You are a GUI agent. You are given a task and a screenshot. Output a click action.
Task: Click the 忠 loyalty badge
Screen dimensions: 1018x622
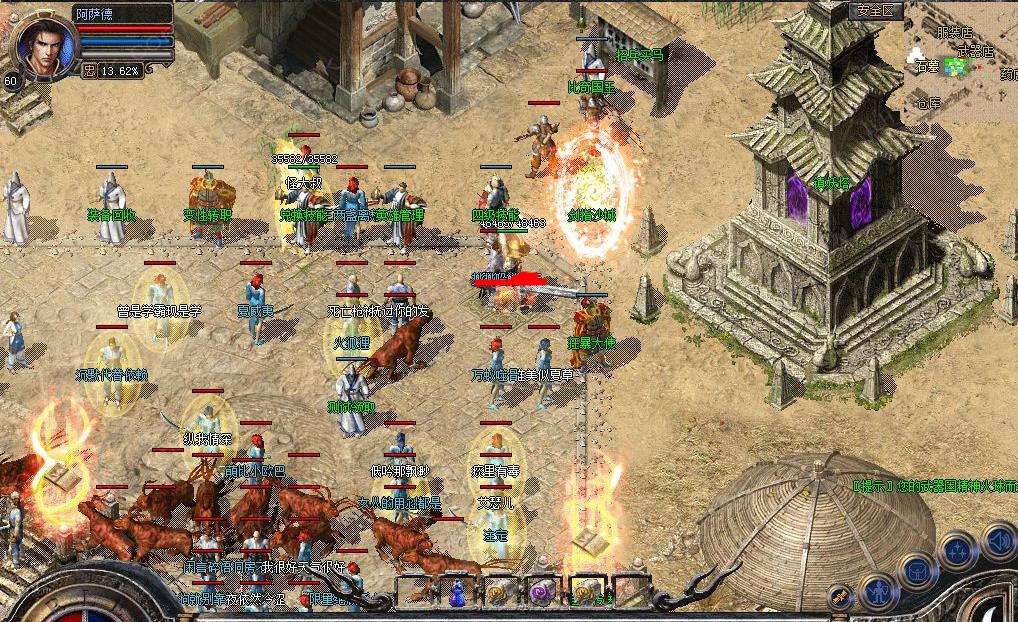pos(90,71)
